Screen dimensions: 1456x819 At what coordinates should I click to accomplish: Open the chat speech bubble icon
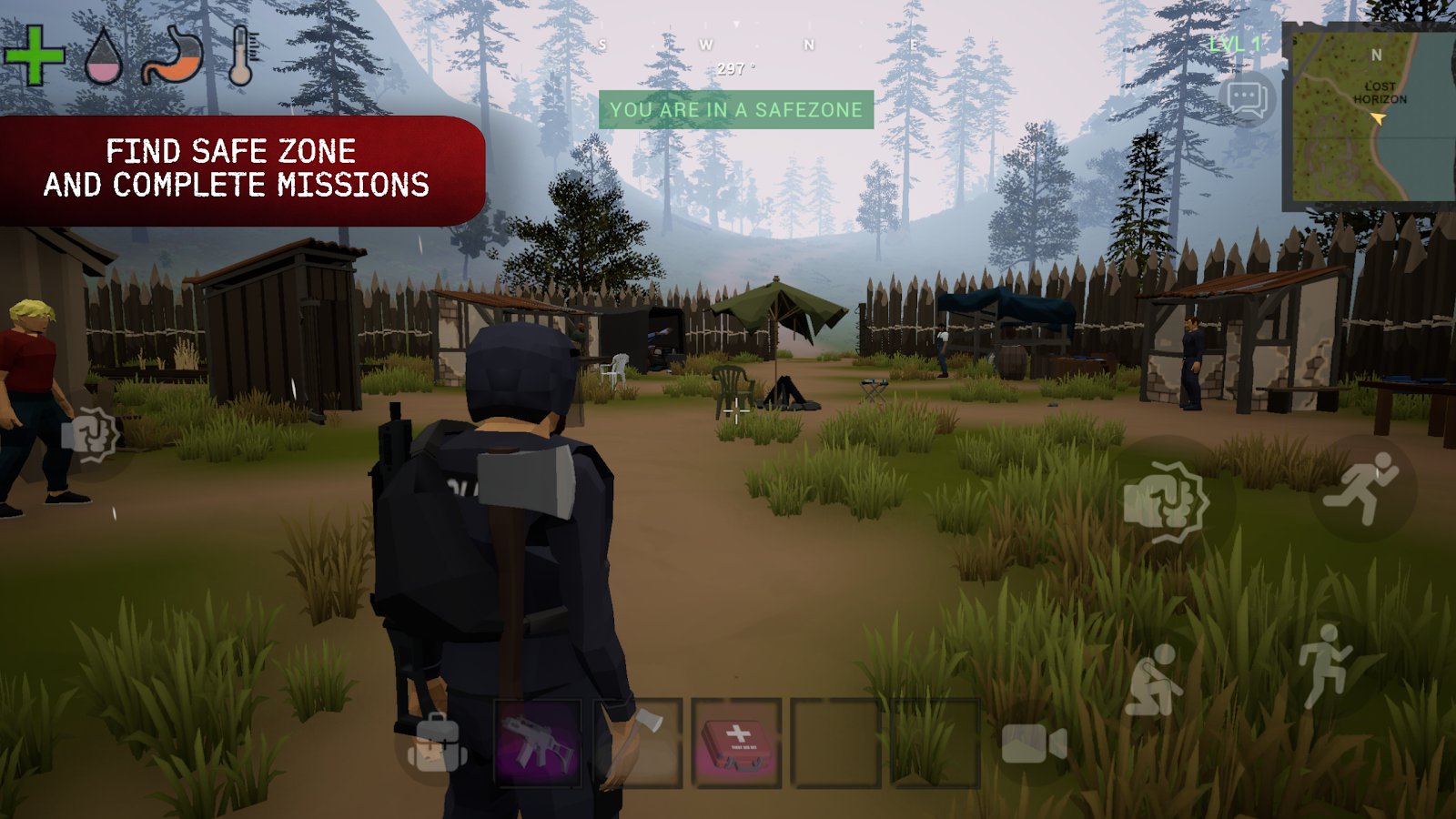pos(1248,97)
